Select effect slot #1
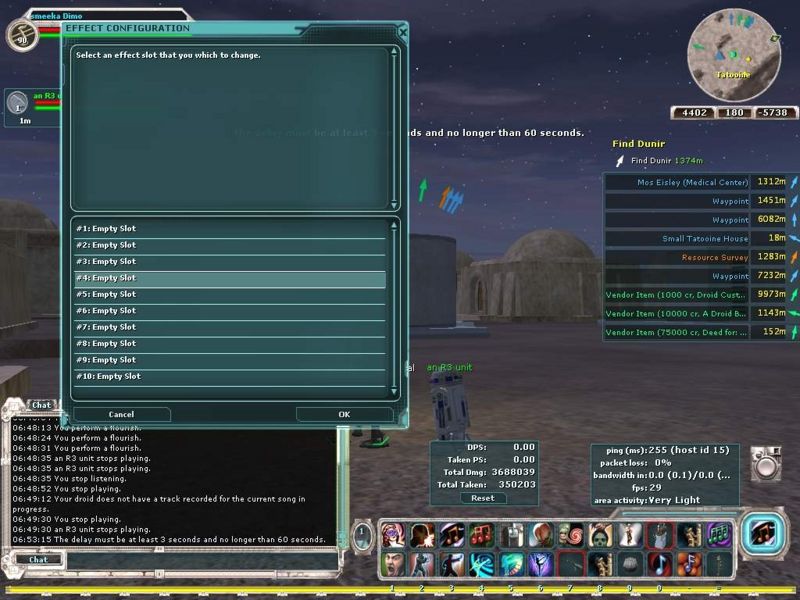800x600 pixels. 230,229
